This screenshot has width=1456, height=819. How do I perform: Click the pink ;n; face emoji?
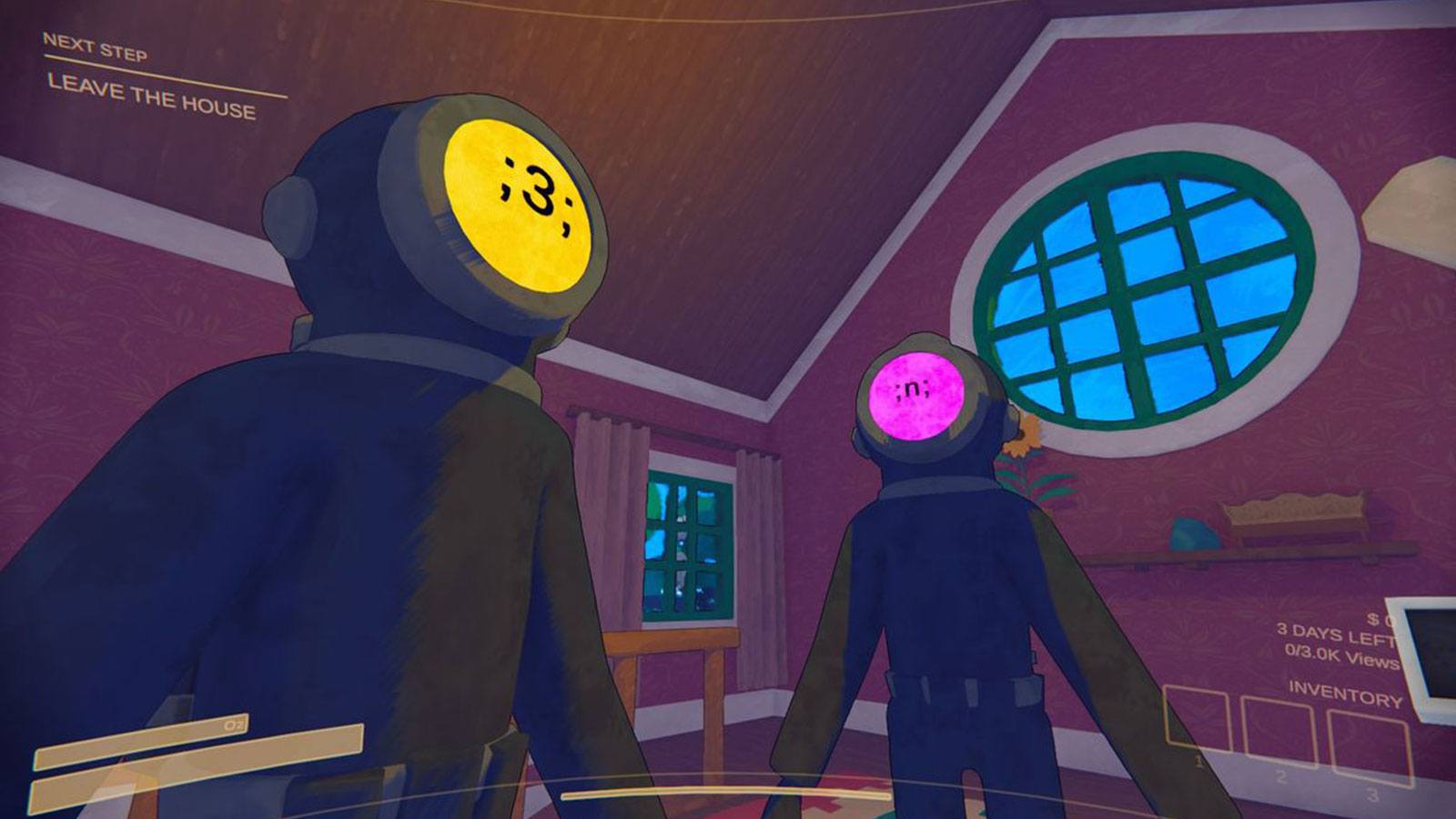tap(915, 396)
